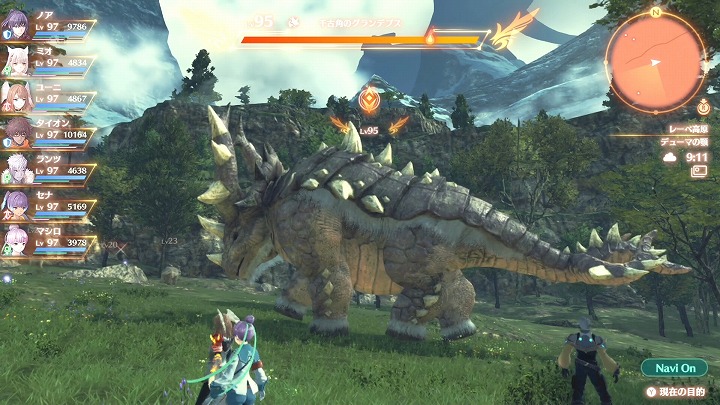Screen dimensions: 720x405
Task: Click the winged emblem on enemy bar
Action: [x=512, y=31]
